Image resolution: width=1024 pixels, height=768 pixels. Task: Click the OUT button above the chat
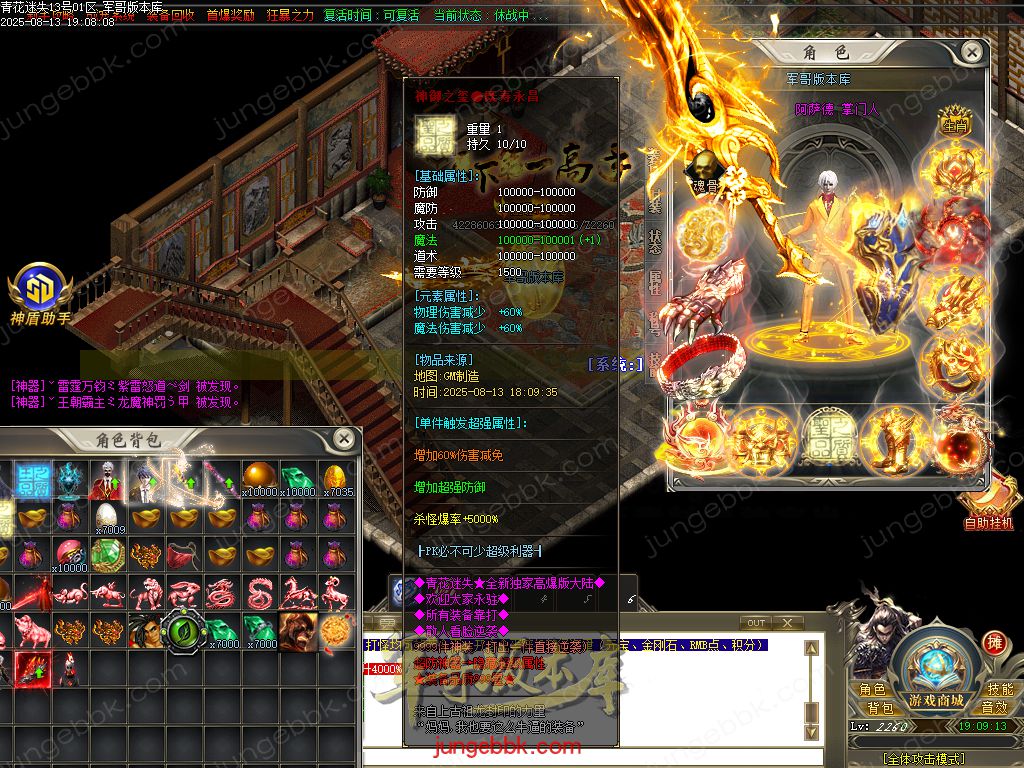757,623
